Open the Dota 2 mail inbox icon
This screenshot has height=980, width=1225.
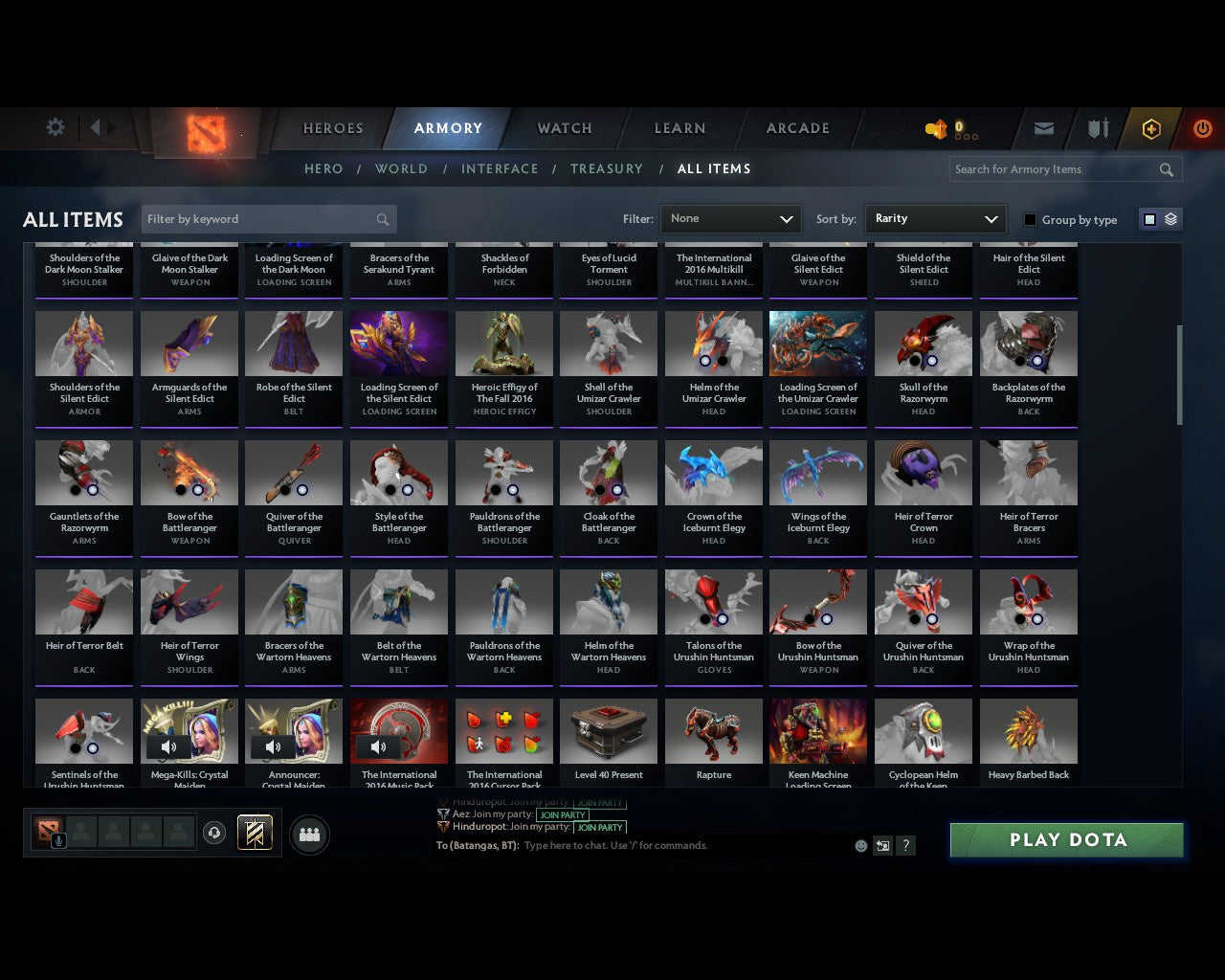point(1043,127)
